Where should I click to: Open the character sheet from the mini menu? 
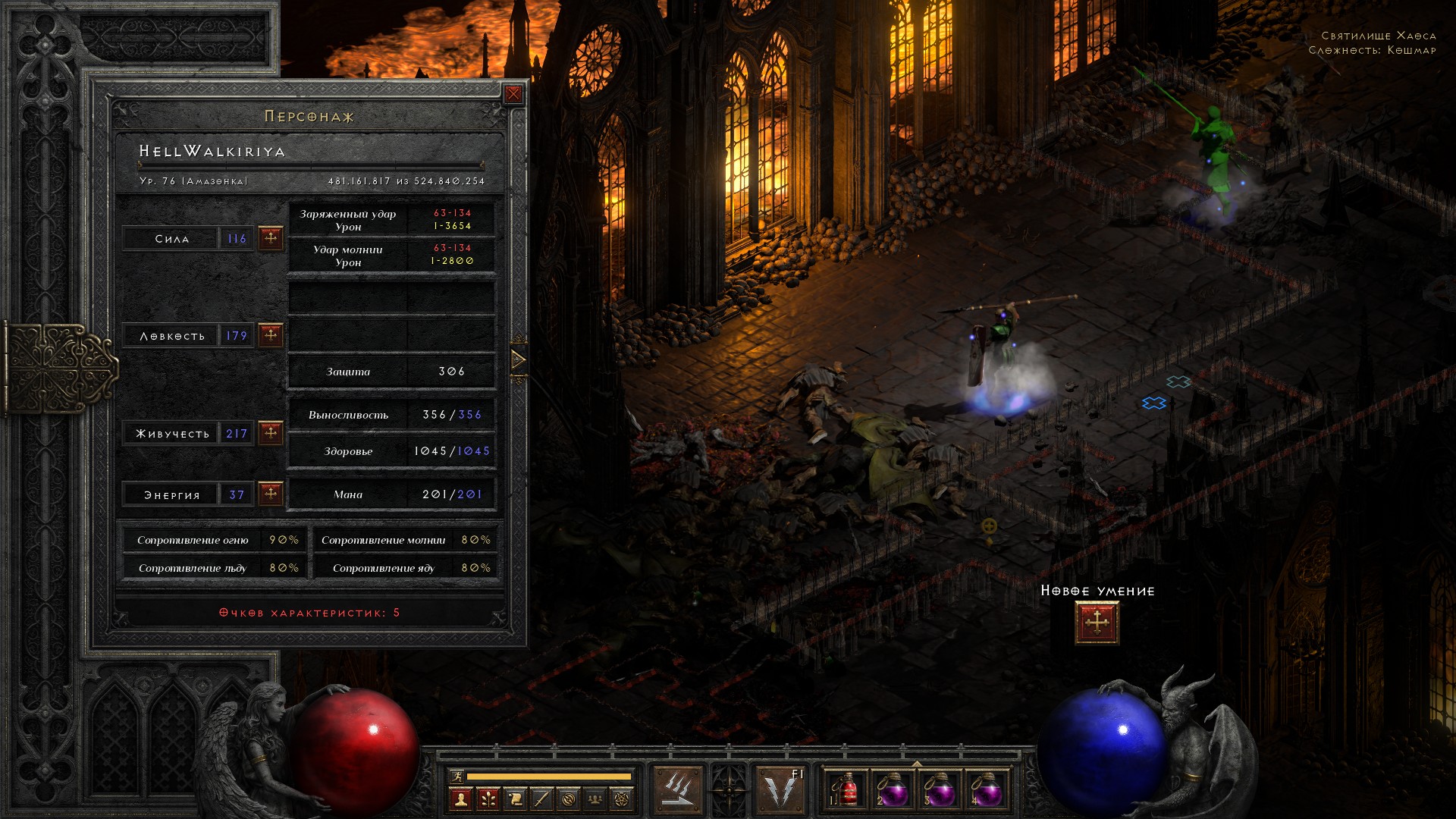click(x=460, y=799)
